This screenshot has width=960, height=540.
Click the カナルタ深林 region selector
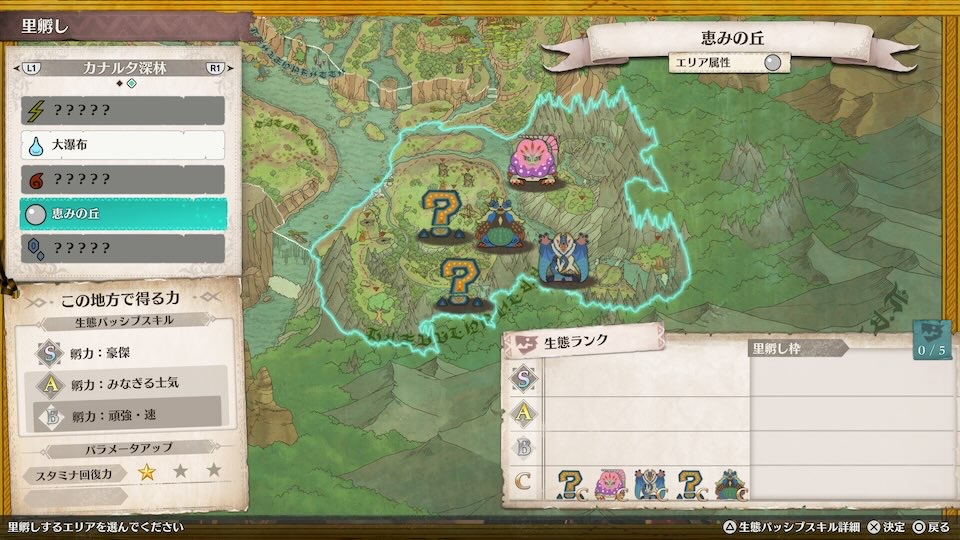123,69
